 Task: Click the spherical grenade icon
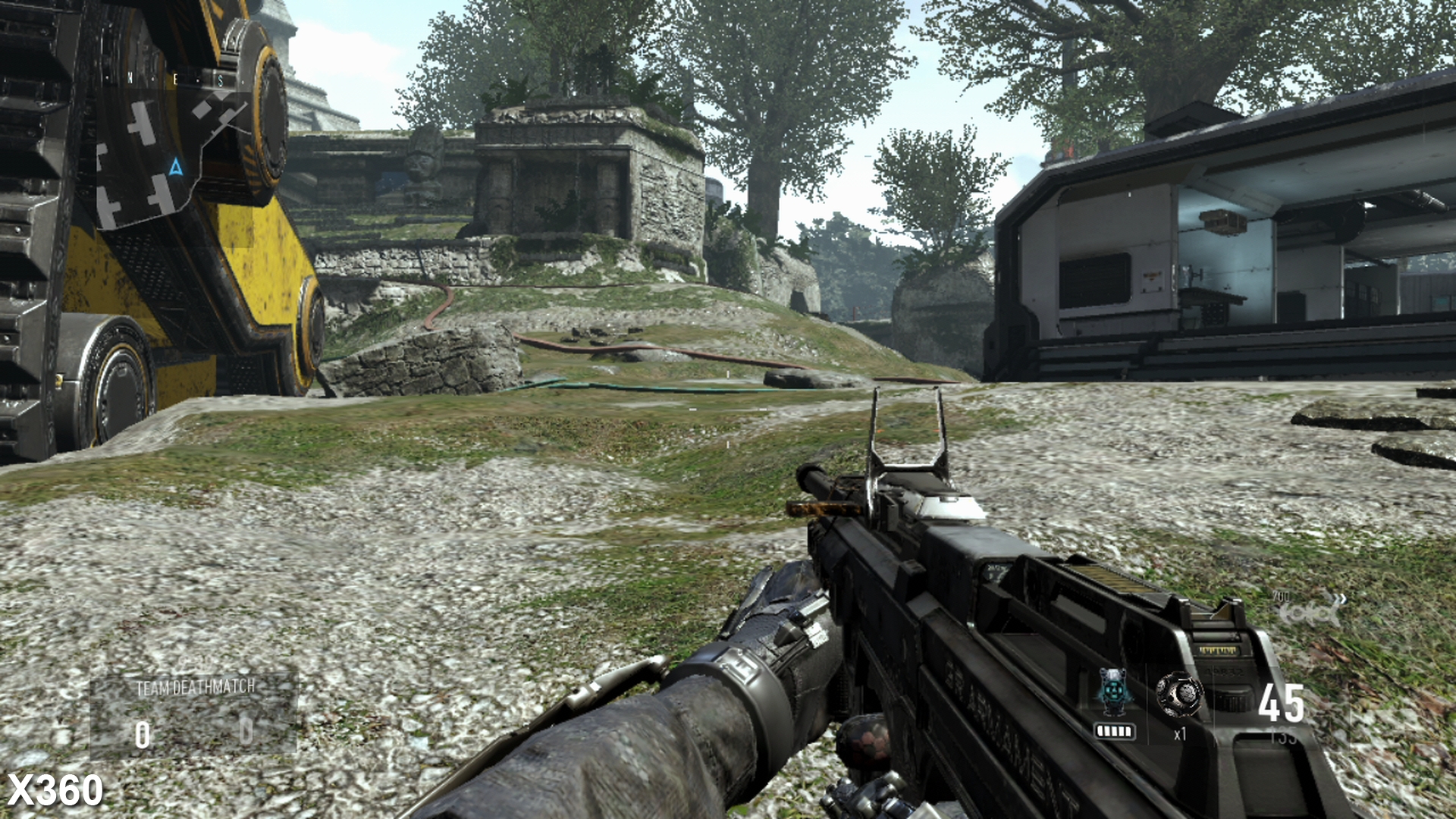pyautogui.click(x=1181, y=695)
